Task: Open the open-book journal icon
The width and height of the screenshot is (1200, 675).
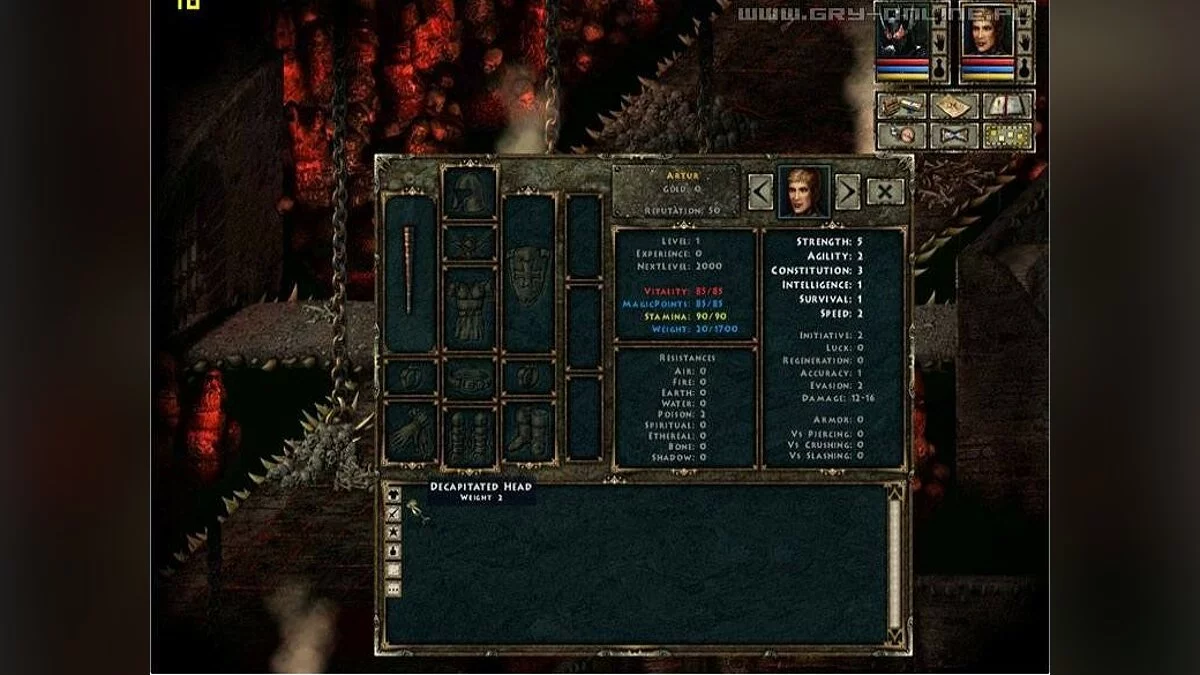Action: (1007, 105)
